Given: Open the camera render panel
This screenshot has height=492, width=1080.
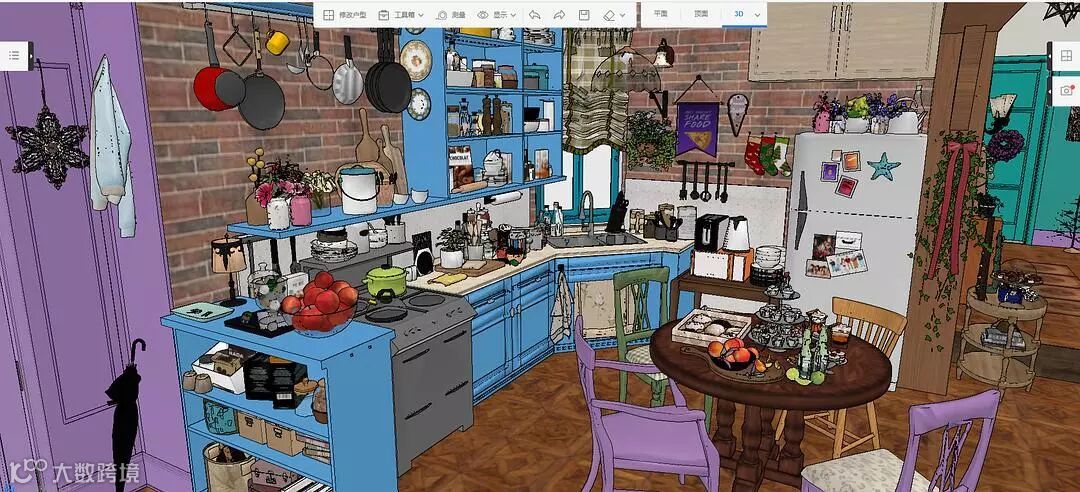Looking at the screenshot, I should [1068, 90].
